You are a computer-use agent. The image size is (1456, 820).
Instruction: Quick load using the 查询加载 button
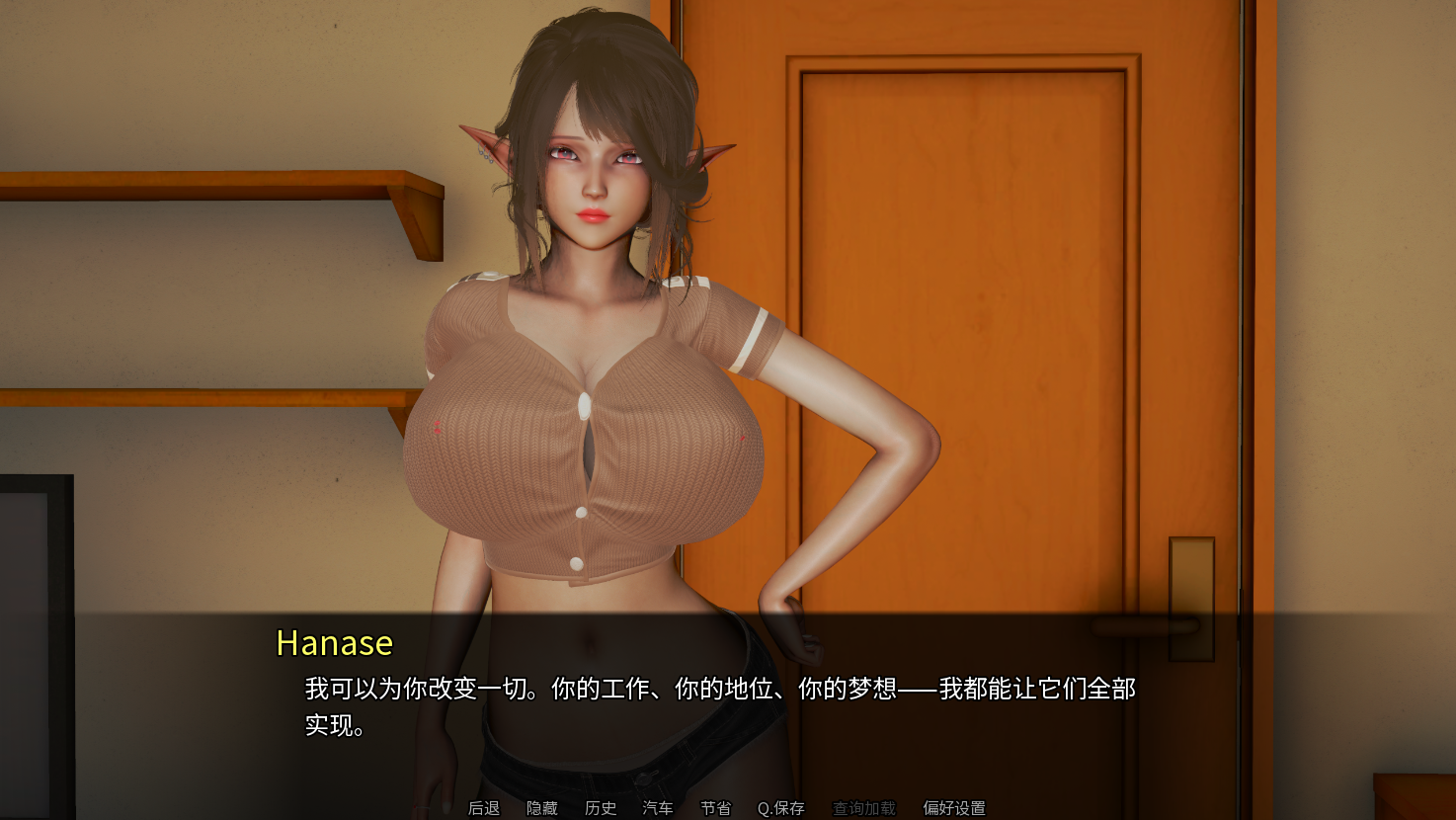coord(863,808)
